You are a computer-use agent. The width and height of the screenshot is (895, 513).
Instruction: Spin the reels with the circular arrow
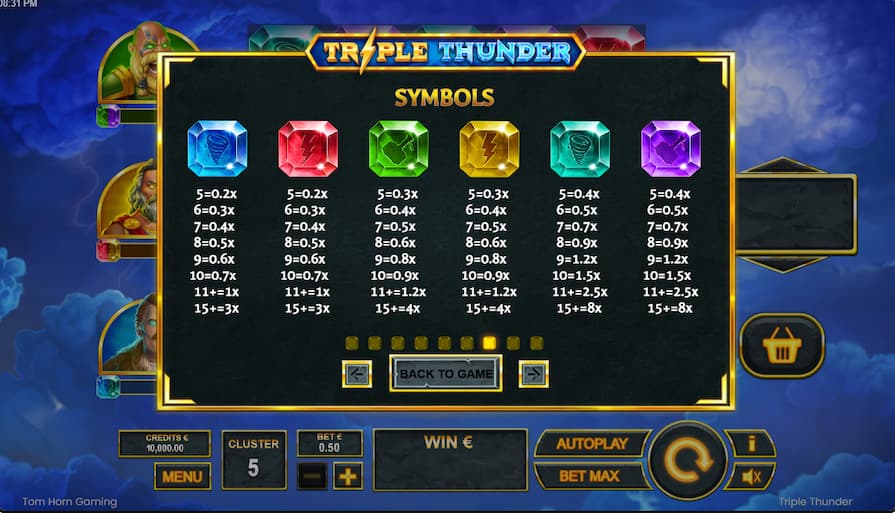point(687,461)
